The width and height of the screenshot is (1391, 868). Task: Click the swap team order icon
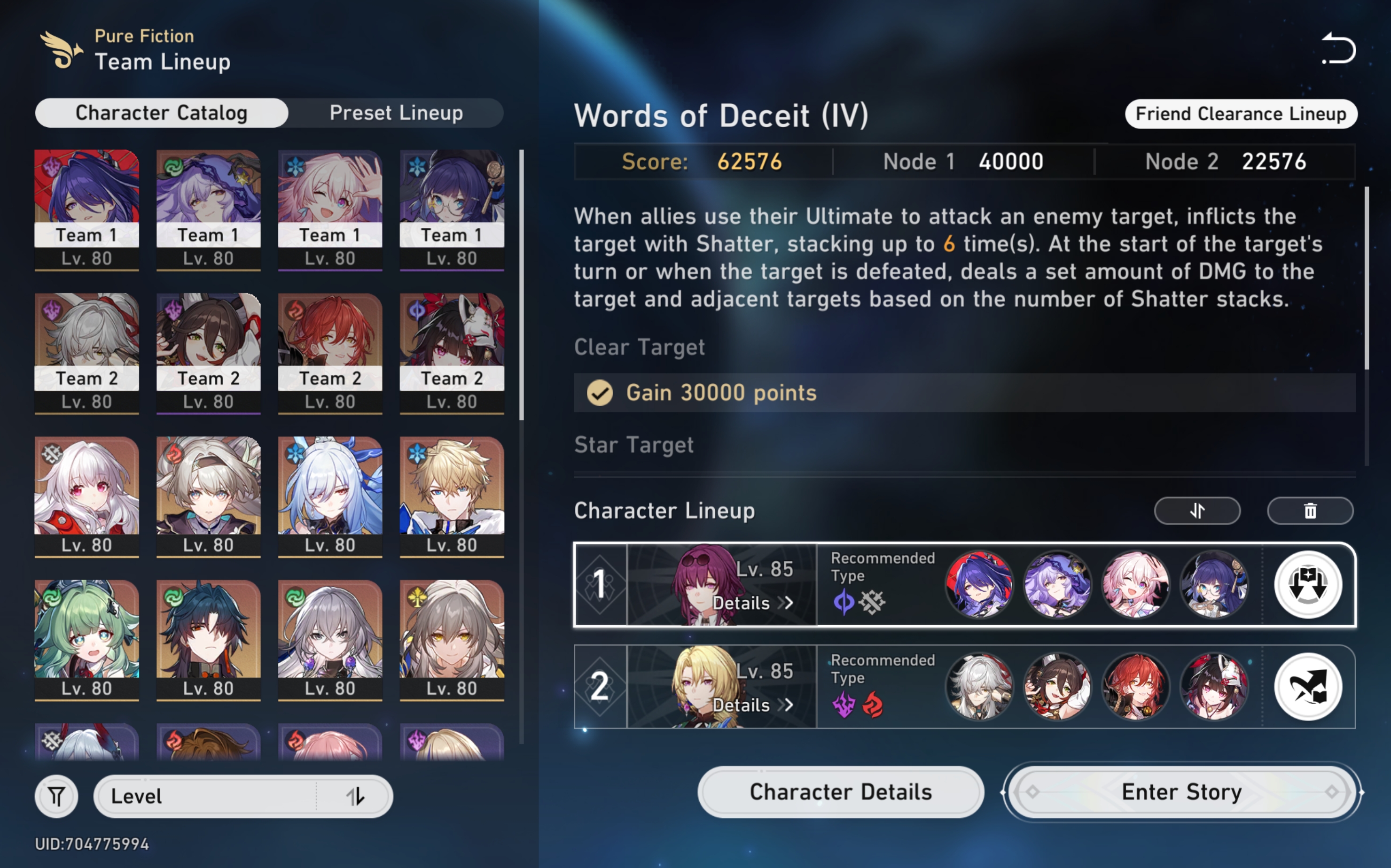(1197, 511)
